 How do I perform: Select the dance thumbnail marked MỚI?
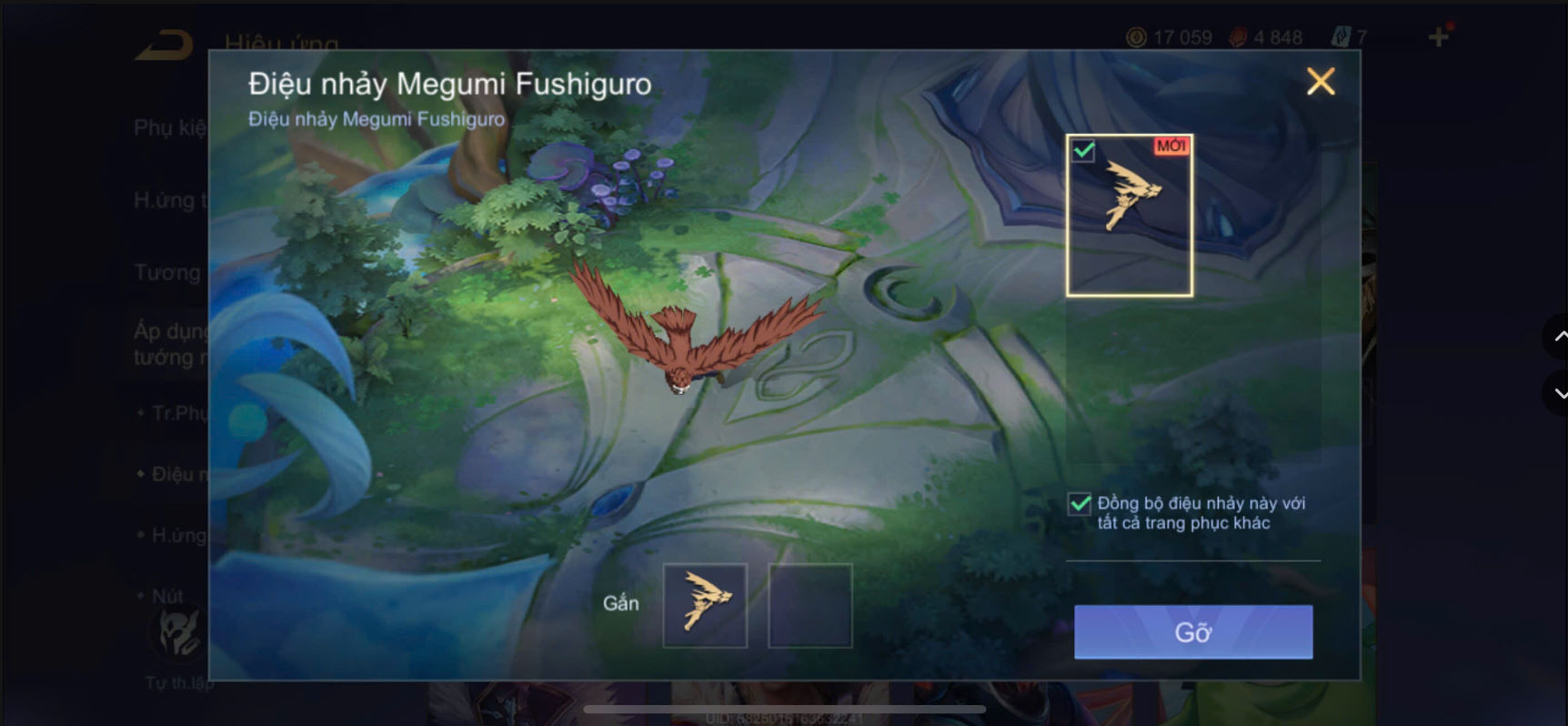(x=1129, y=214)
